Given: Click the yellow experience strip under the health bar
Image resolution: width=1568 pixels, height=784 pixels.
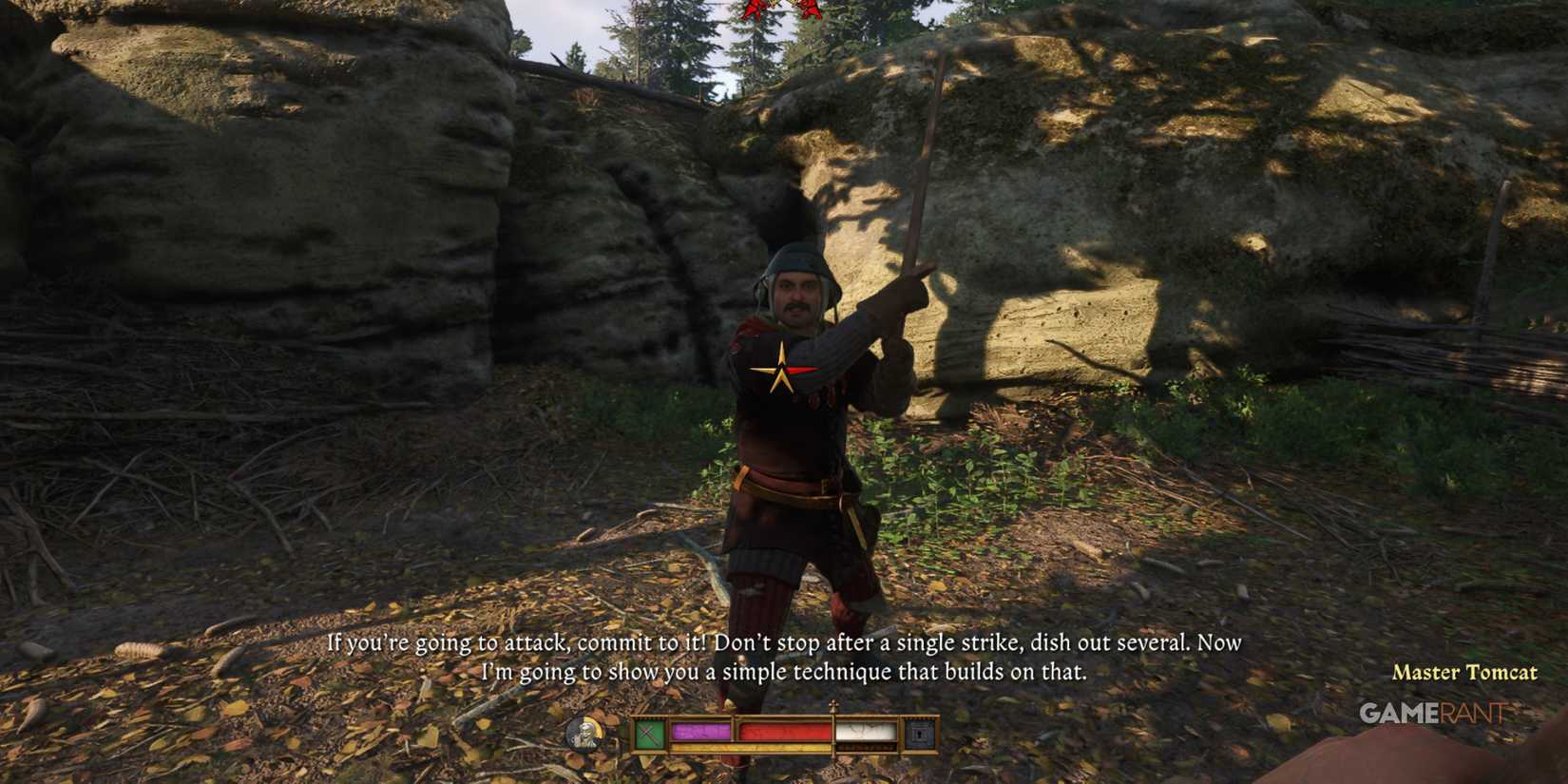Looking at the screenshot, I should point(751,747).
